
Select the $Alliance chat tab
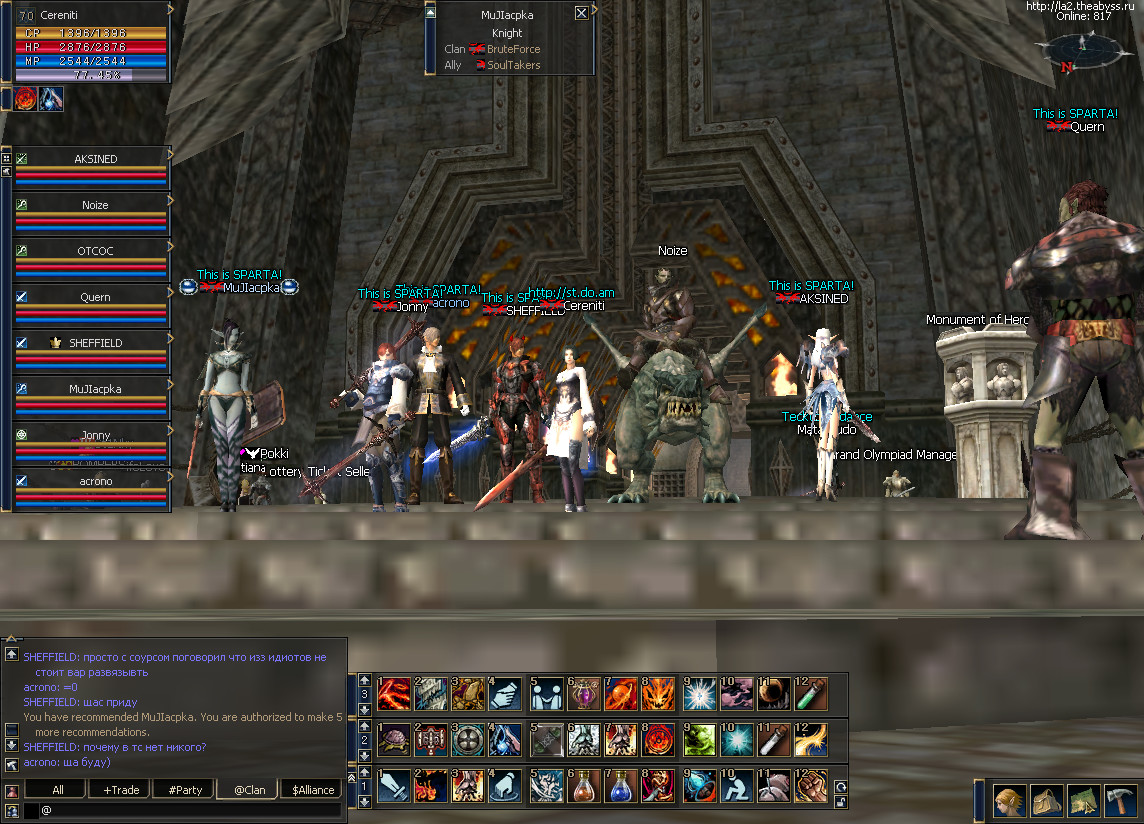pos(313,789)
